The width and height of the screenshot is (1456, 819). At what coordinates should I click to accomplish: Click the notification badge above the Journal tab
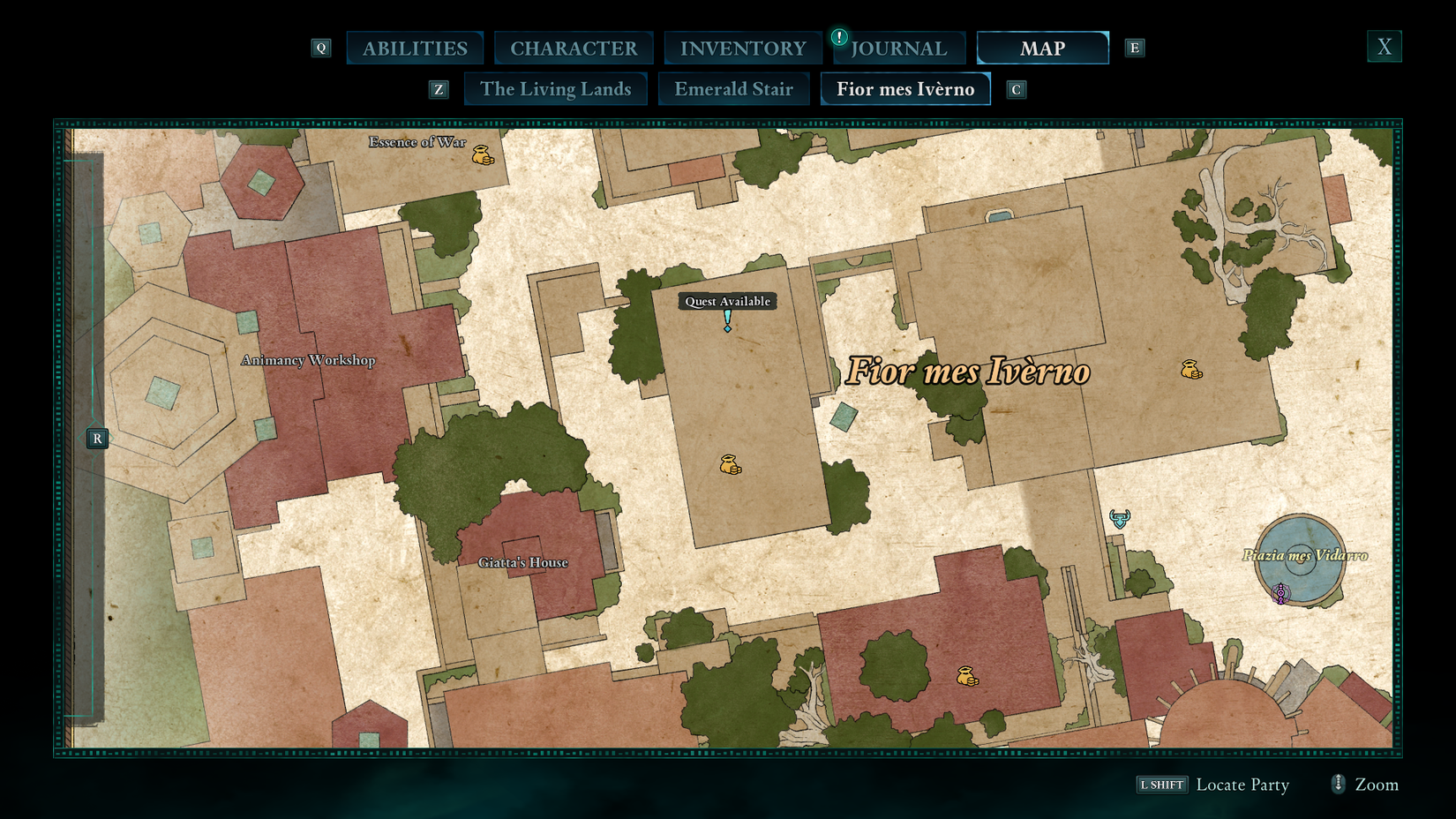coord(838,36)
